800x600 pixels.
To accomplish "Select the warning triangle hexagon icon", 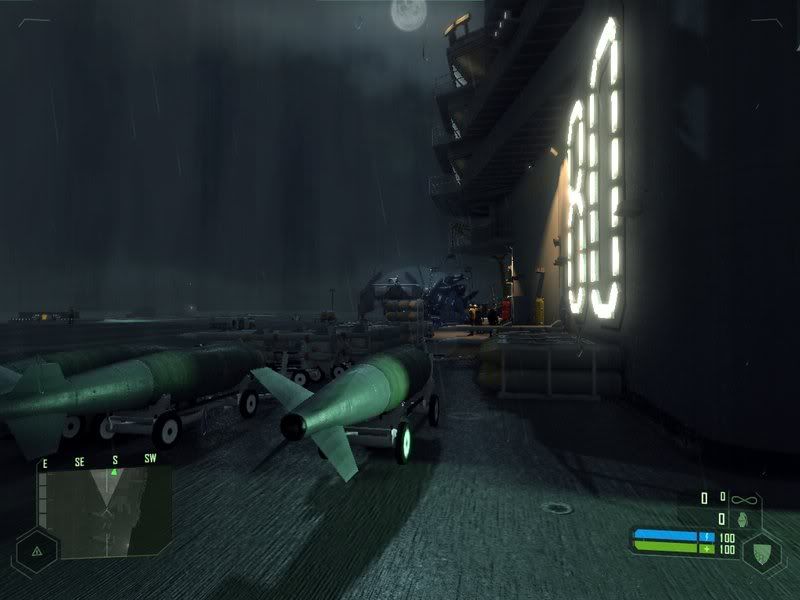I will coord(37,550).
